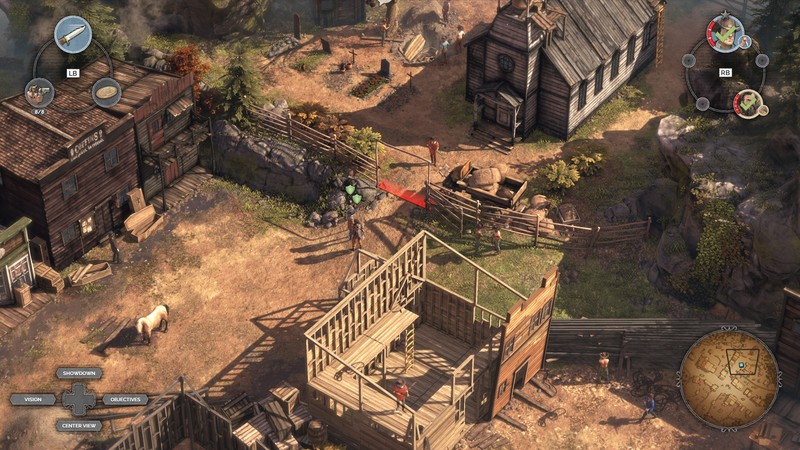Open the circular town minimap
This screenshot has height=450, width=800.
coord(729,378)
